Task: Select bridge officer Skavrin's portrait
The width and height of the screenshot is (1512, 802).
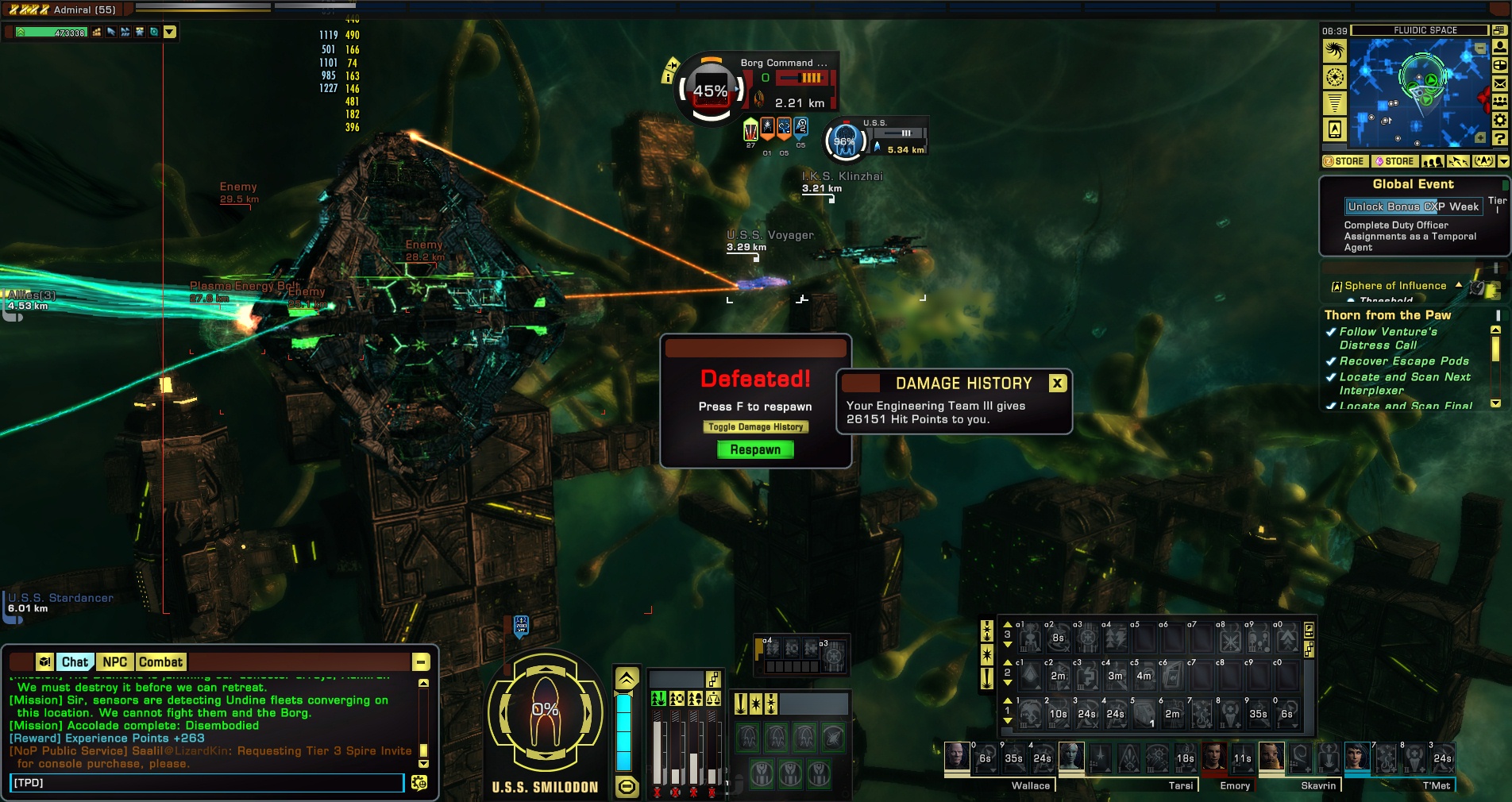Action: (x=1271, y=757)
